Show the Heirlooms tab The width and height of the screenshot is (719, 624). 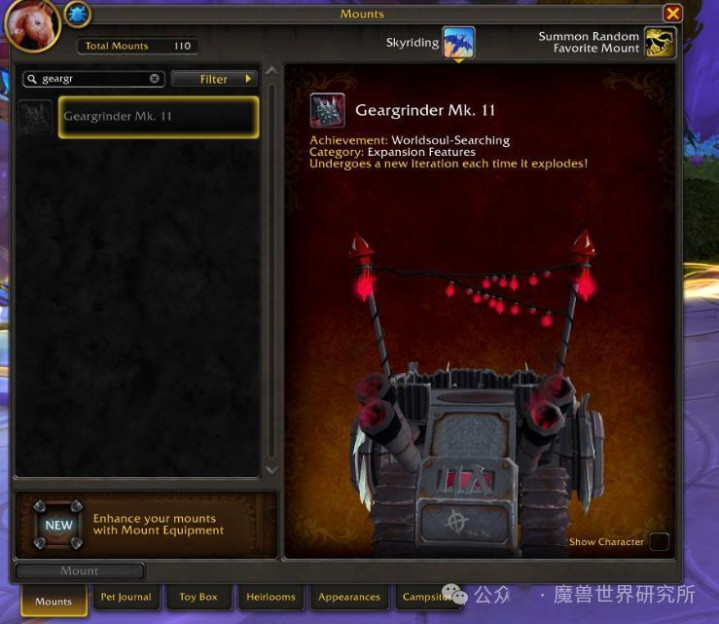pos(271,597)
